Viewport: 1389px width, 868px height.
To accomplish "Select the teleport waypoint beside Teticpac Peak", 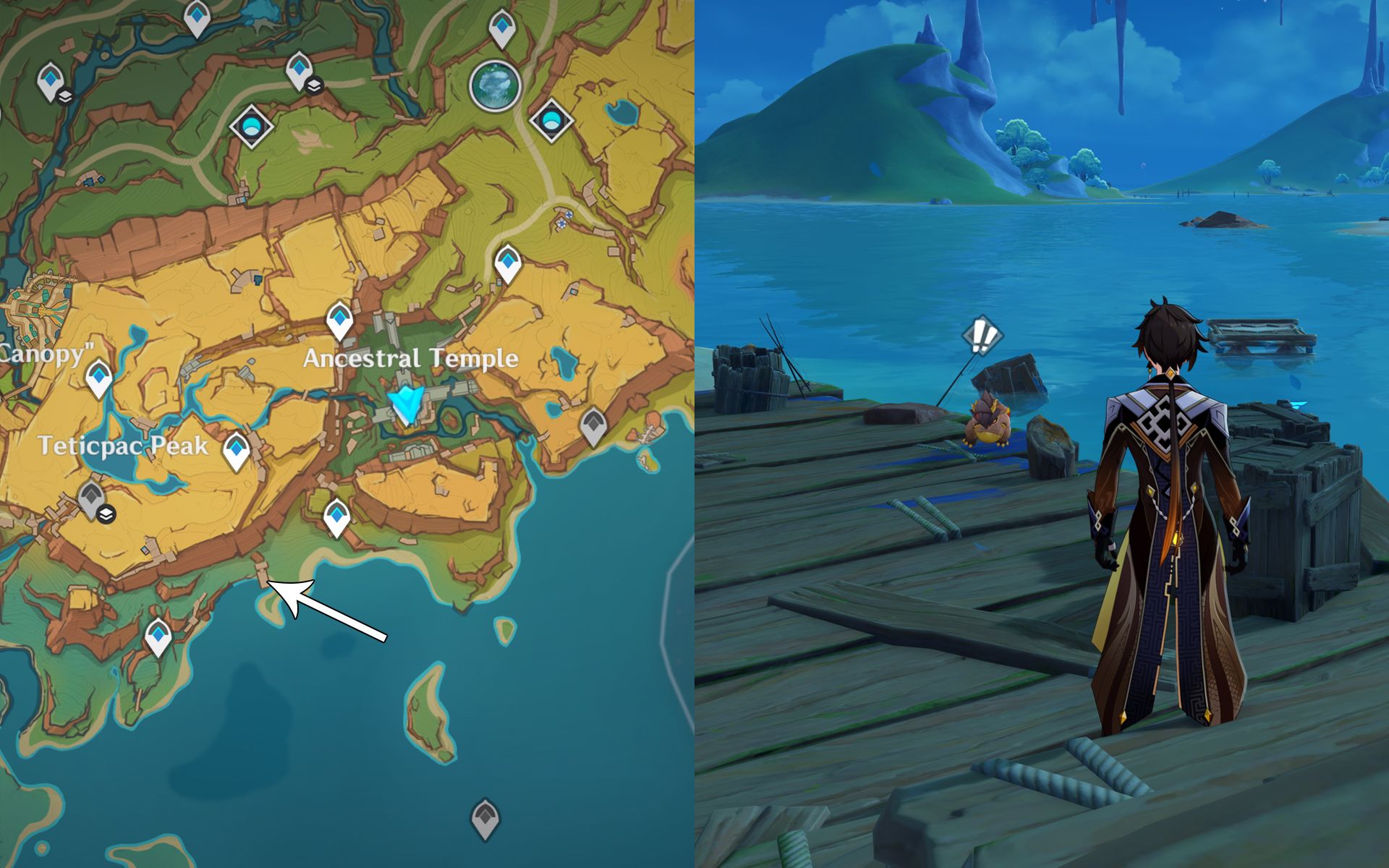I will point(239,447).
